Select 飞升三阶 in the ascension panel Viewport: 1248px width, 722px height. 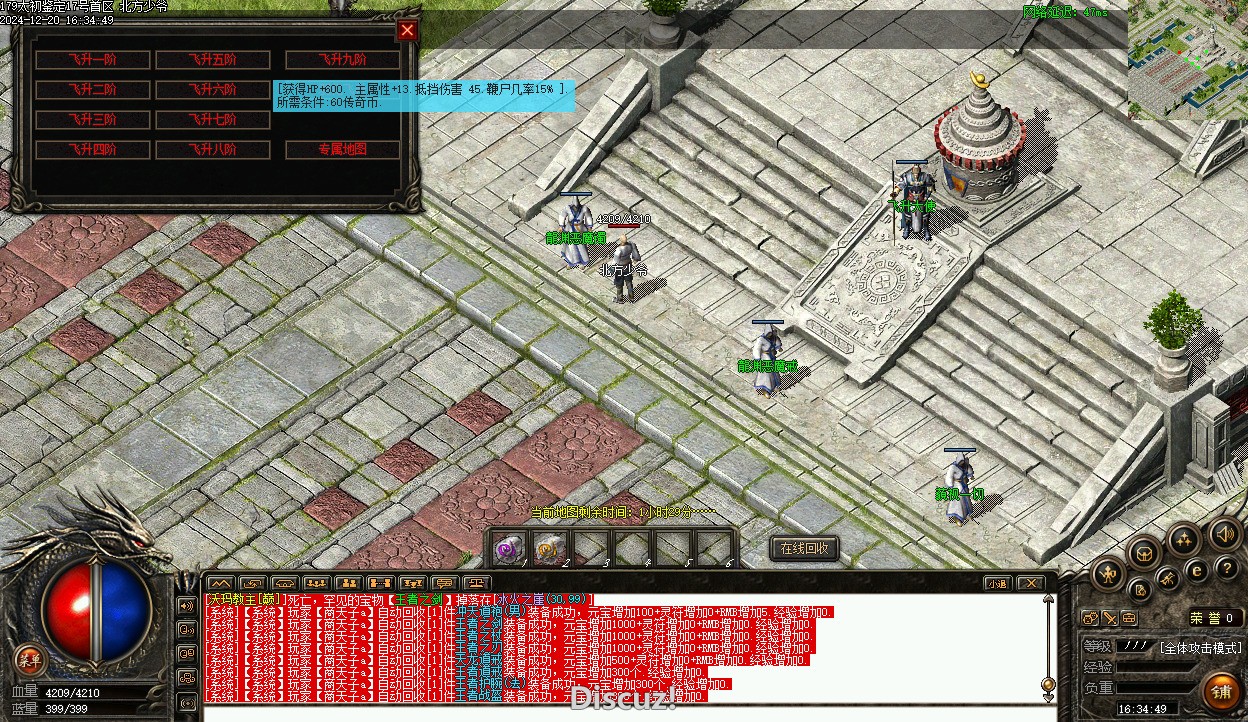coord(93,120)
